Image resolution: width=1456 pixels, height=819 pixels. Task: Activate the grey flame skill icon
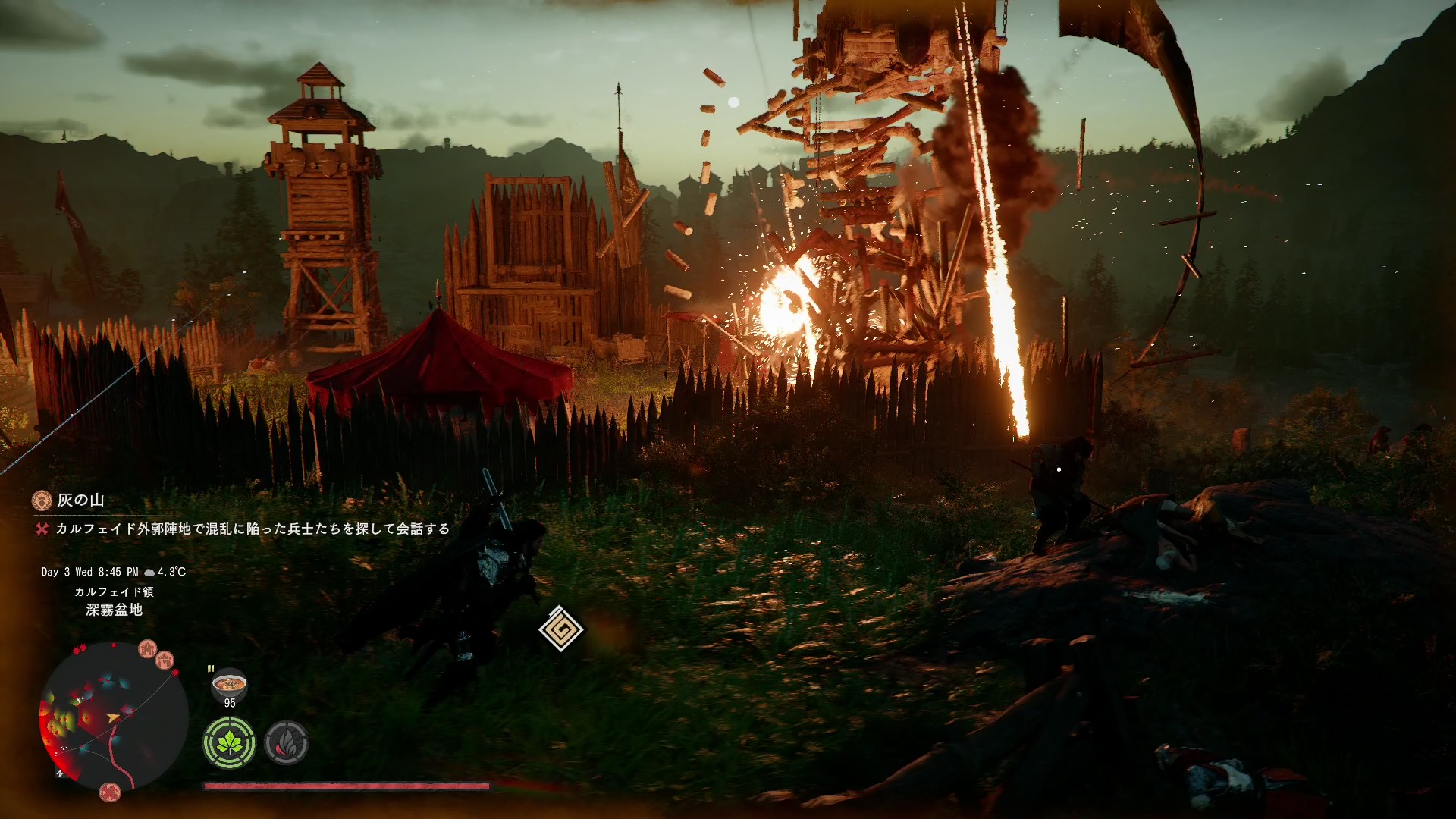pyautogui.click(x=287, y=742)
